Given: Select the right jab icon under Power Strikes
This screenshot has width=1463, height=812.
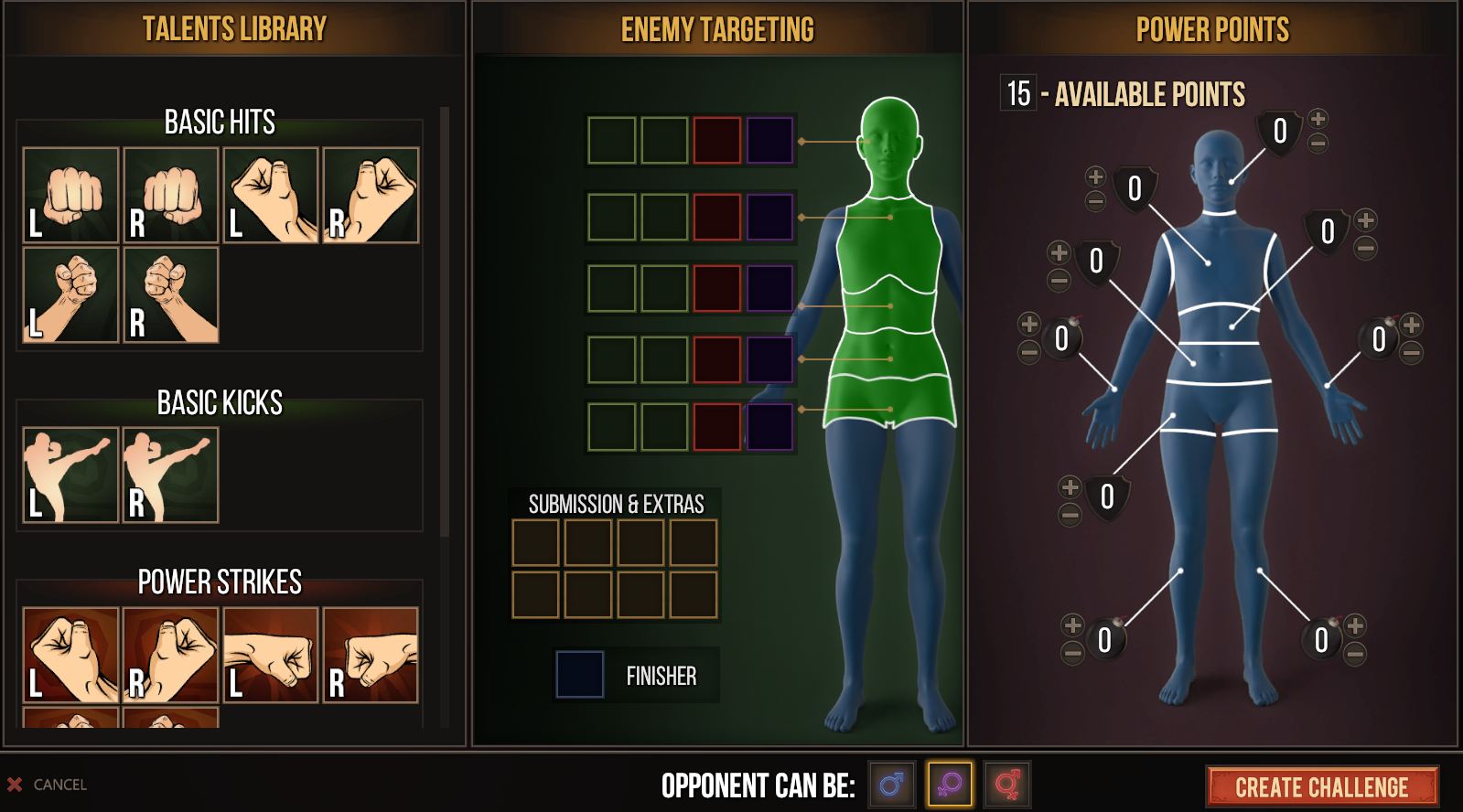Looking at the screenshot, I should pyautogui.click(x=373, y=654).
